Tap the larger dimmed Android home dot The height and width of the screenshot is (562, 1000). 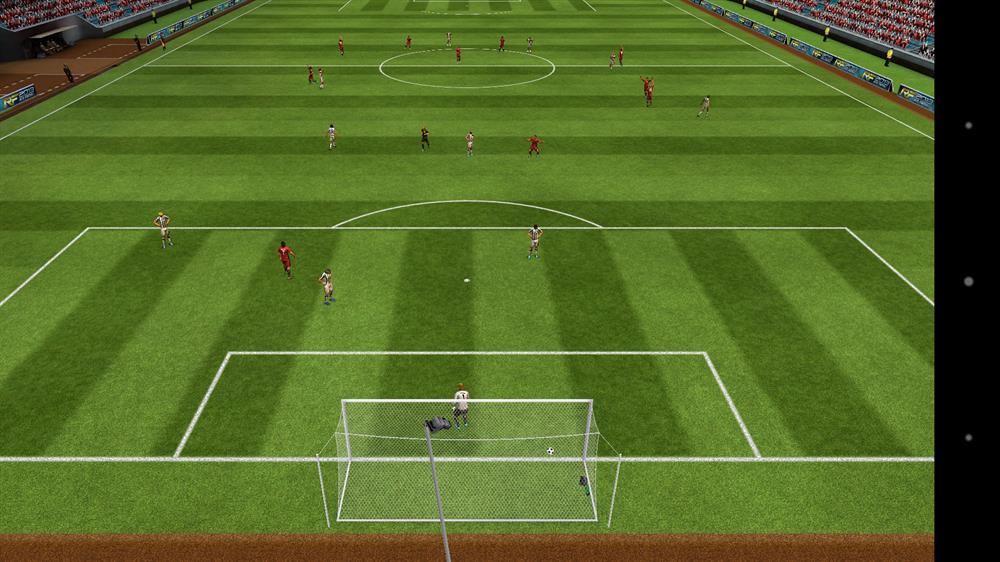(968, 282)
